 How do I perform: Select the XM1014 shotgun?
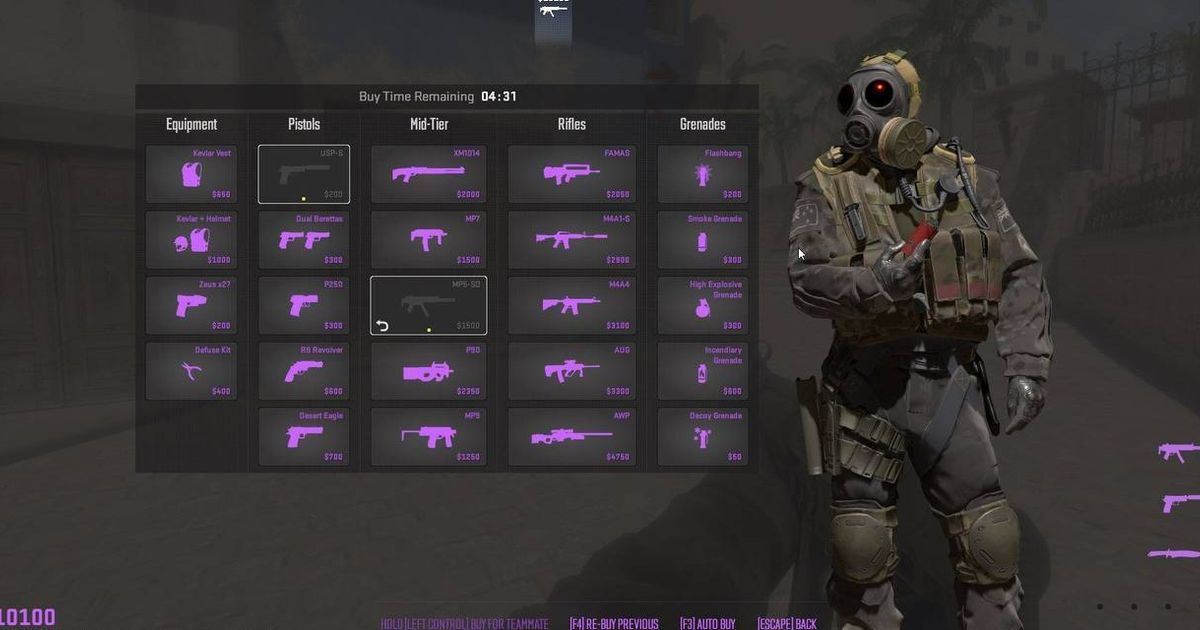point(428,174)
